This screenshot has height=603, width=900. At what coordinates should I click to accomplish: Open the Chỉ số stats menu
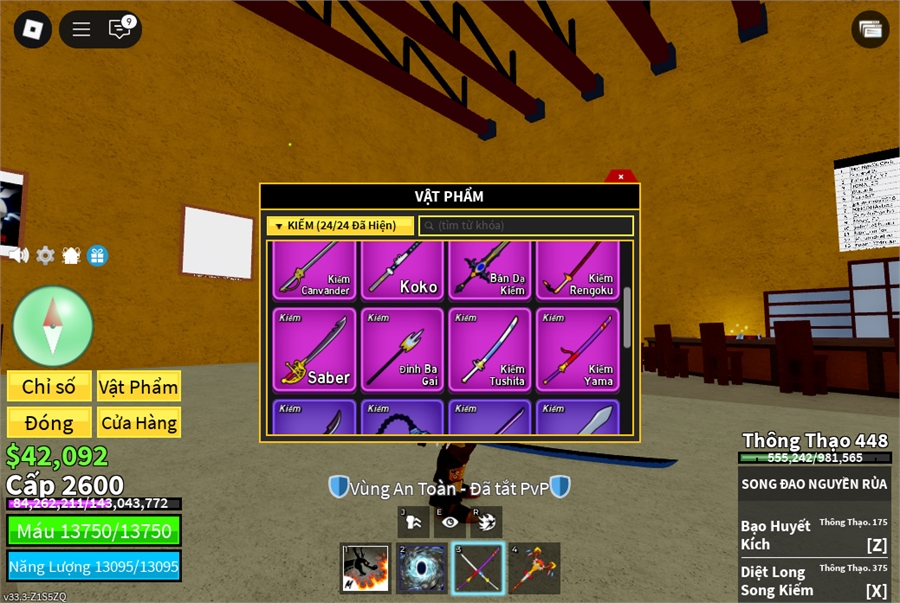tap(50, 387)
